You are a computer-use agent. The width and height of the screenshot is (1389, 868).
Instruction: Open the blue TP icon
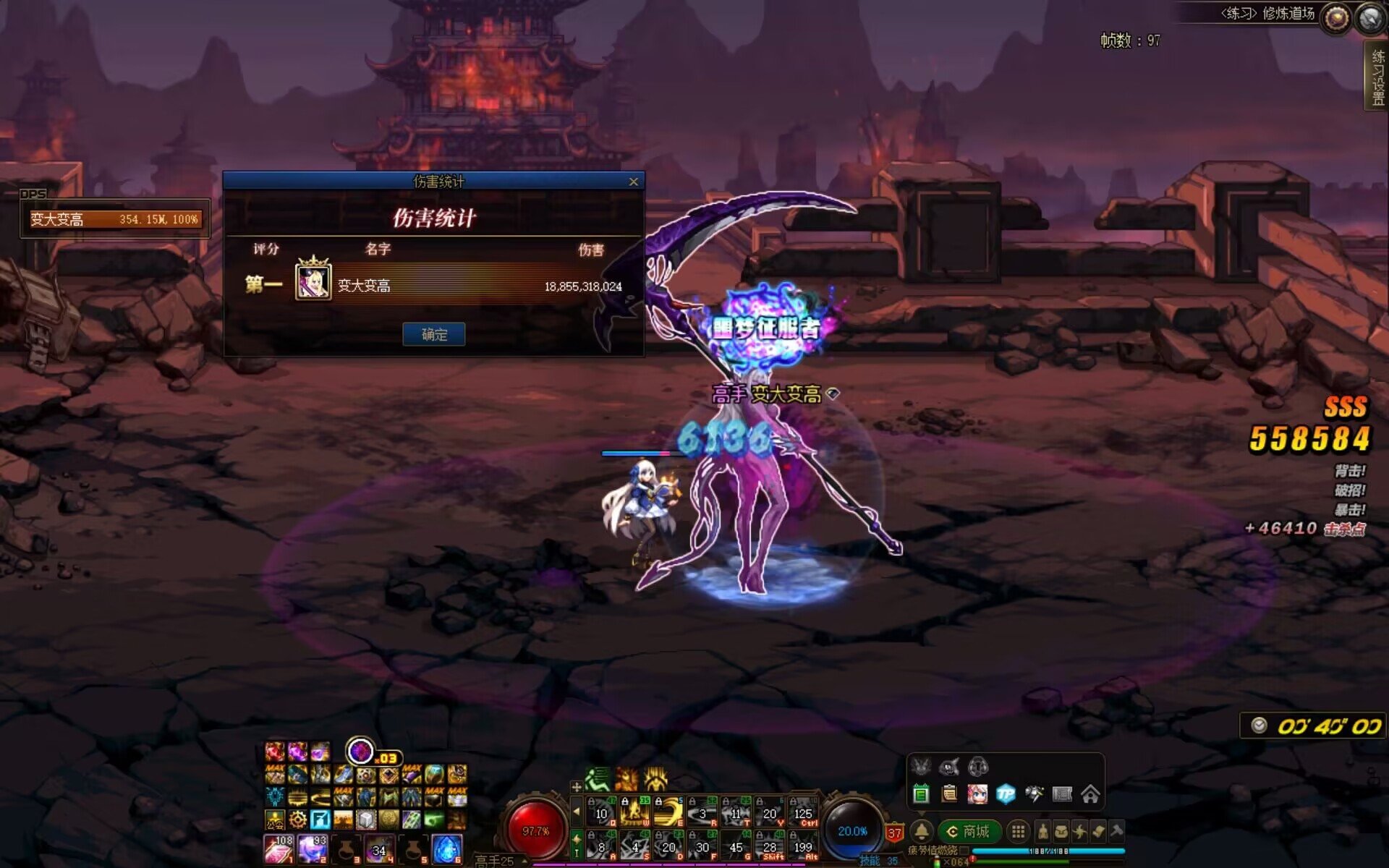pyautogui.click(x=1006, y=795)
